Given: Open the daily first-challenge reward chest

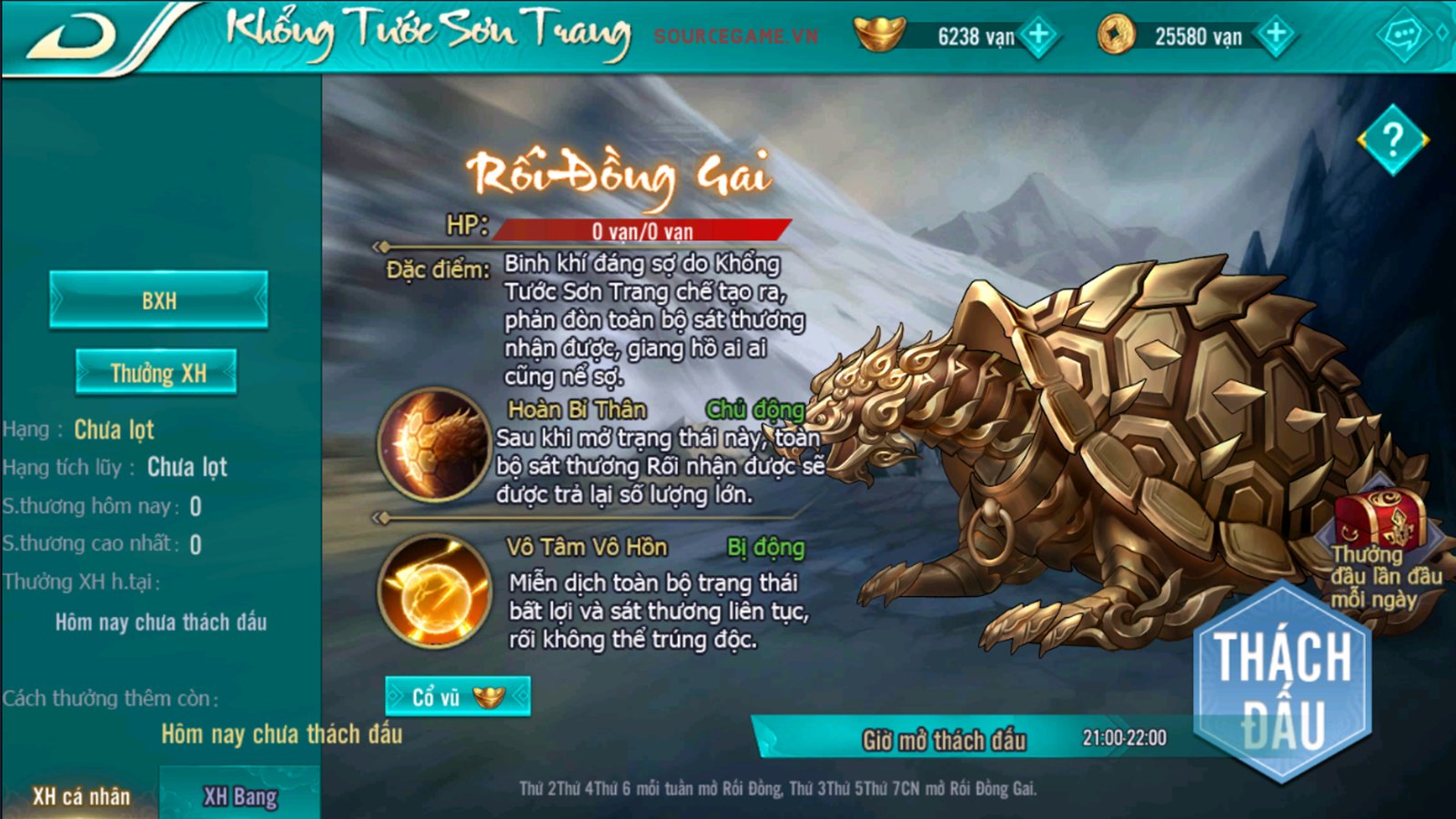Looking at the screenshot, I should 1382,519.
